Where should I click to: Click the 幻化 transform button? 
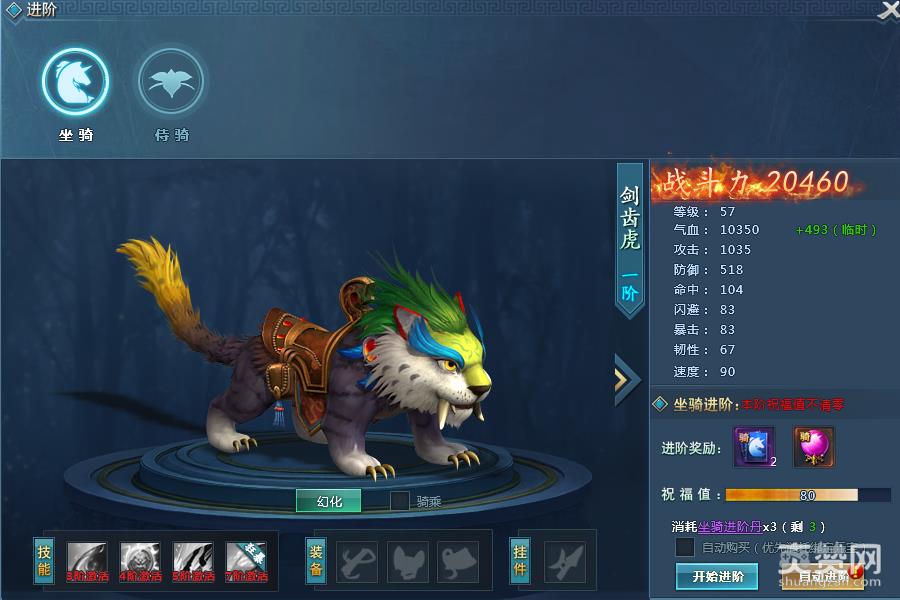click(x=328, y=501)
